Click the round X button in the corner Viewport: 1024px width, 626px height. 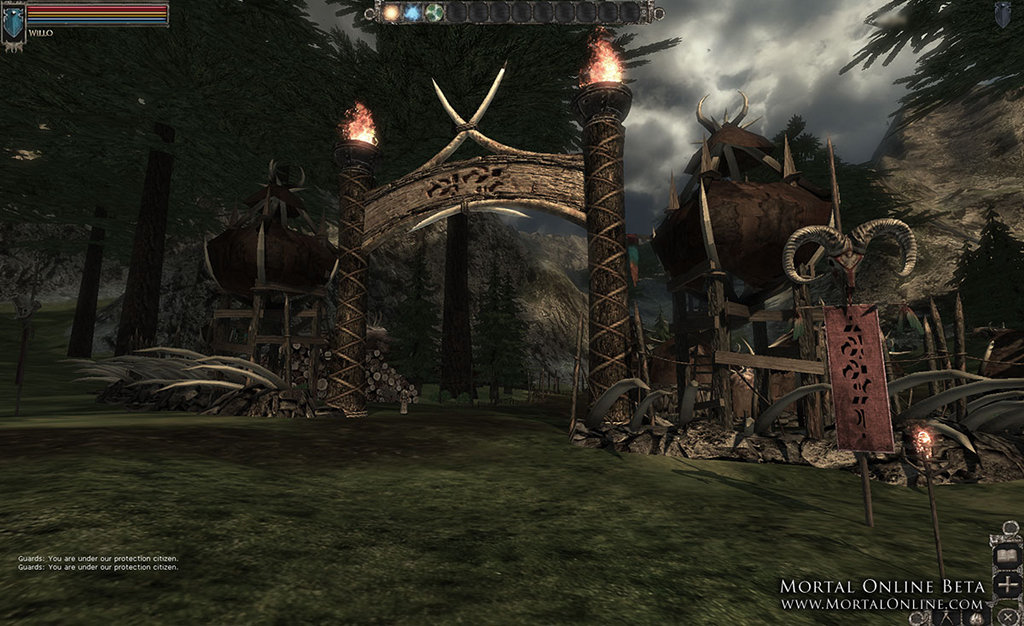(1008, 614)
